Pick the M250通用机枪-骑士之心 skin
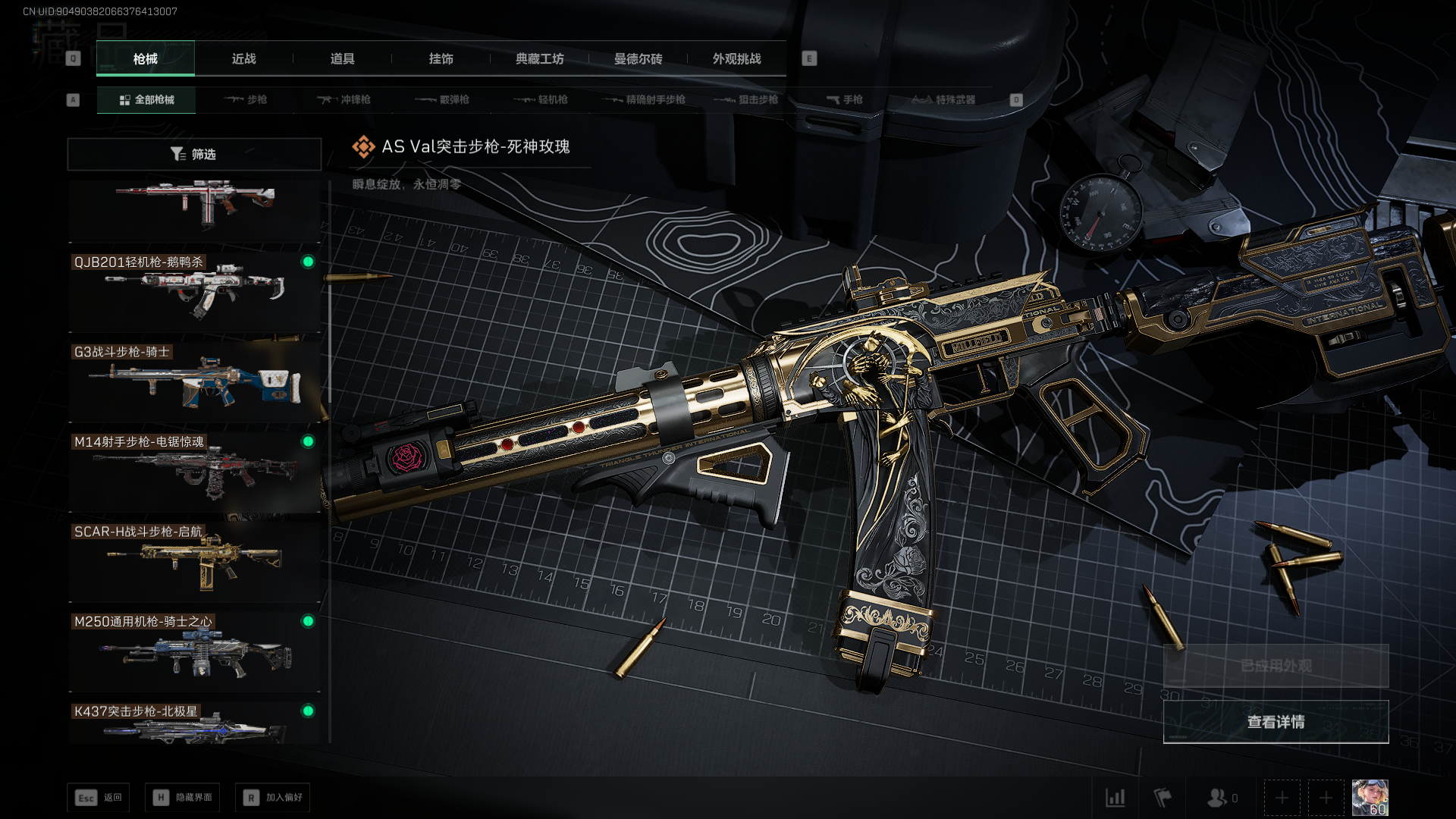 tap(194, 650)
